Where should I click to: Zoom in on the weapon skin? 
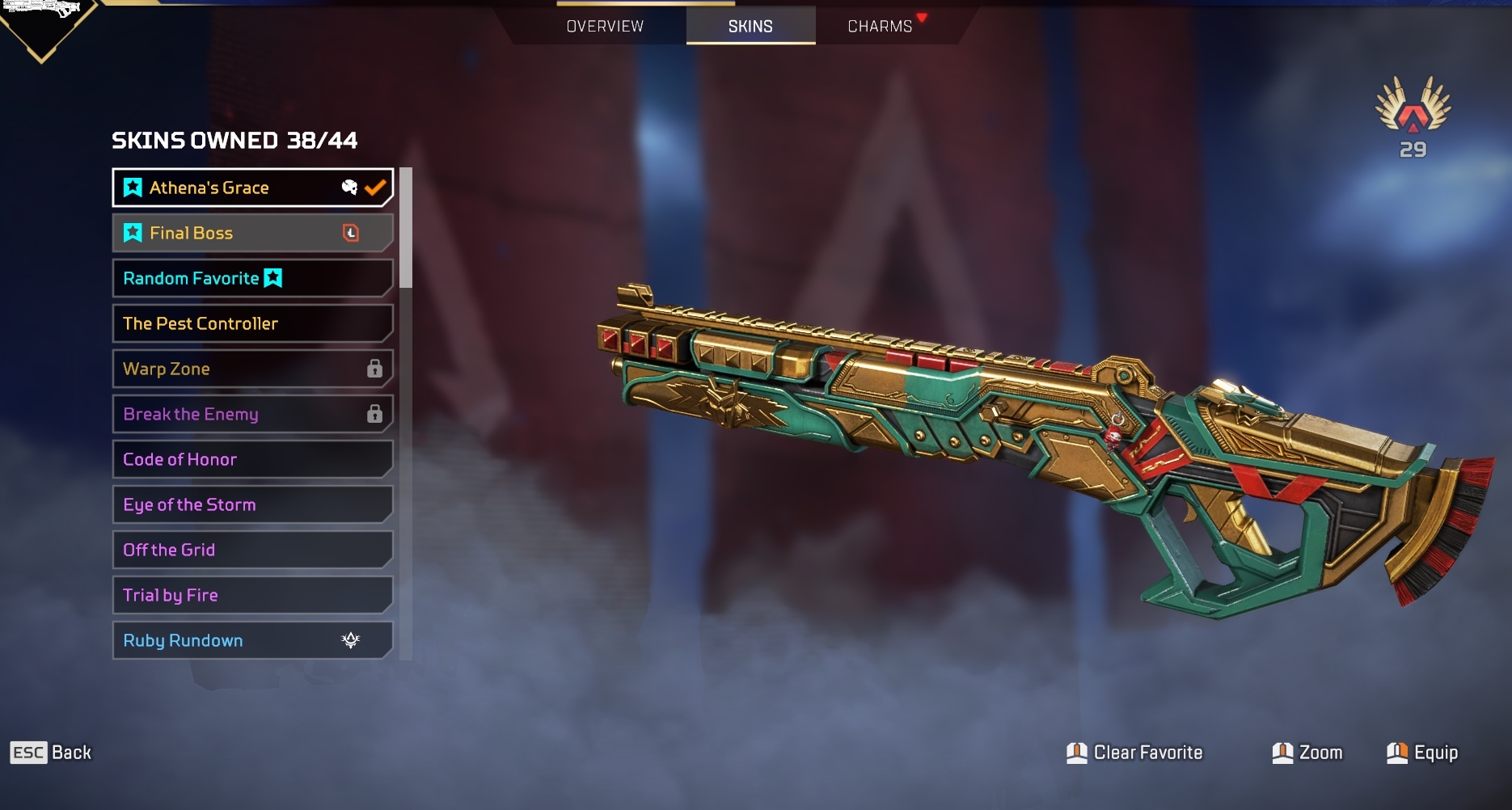click(x=1307, y=753)
